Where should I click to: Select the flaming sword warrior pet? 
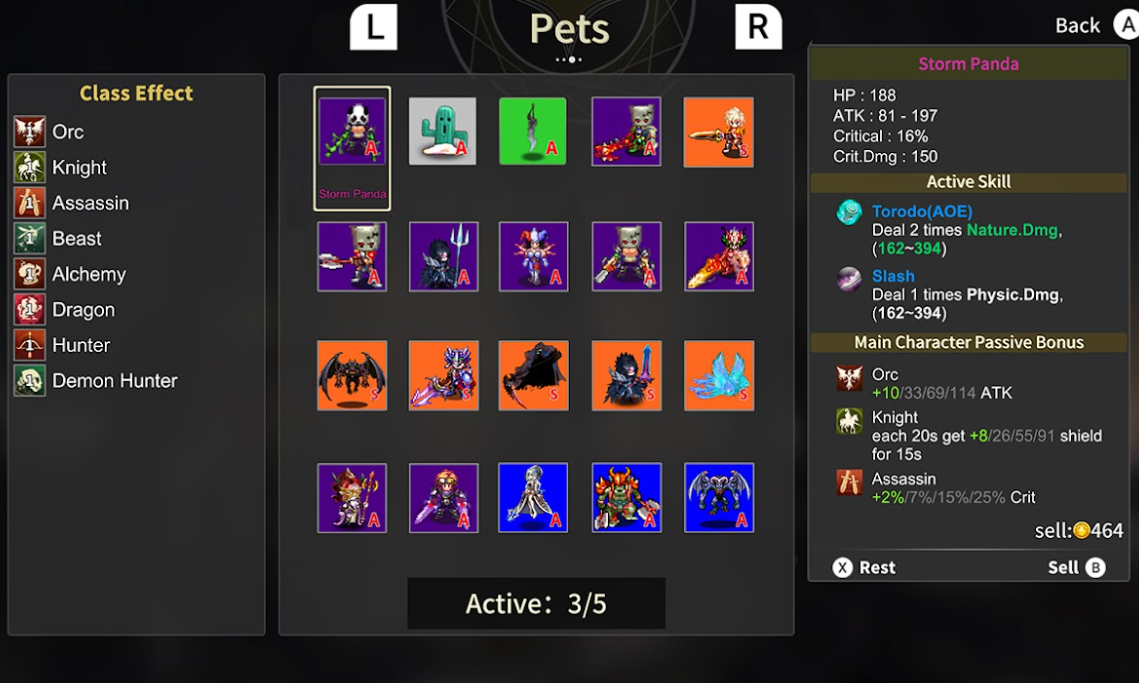pyautogui.click(x=719, y=256)
